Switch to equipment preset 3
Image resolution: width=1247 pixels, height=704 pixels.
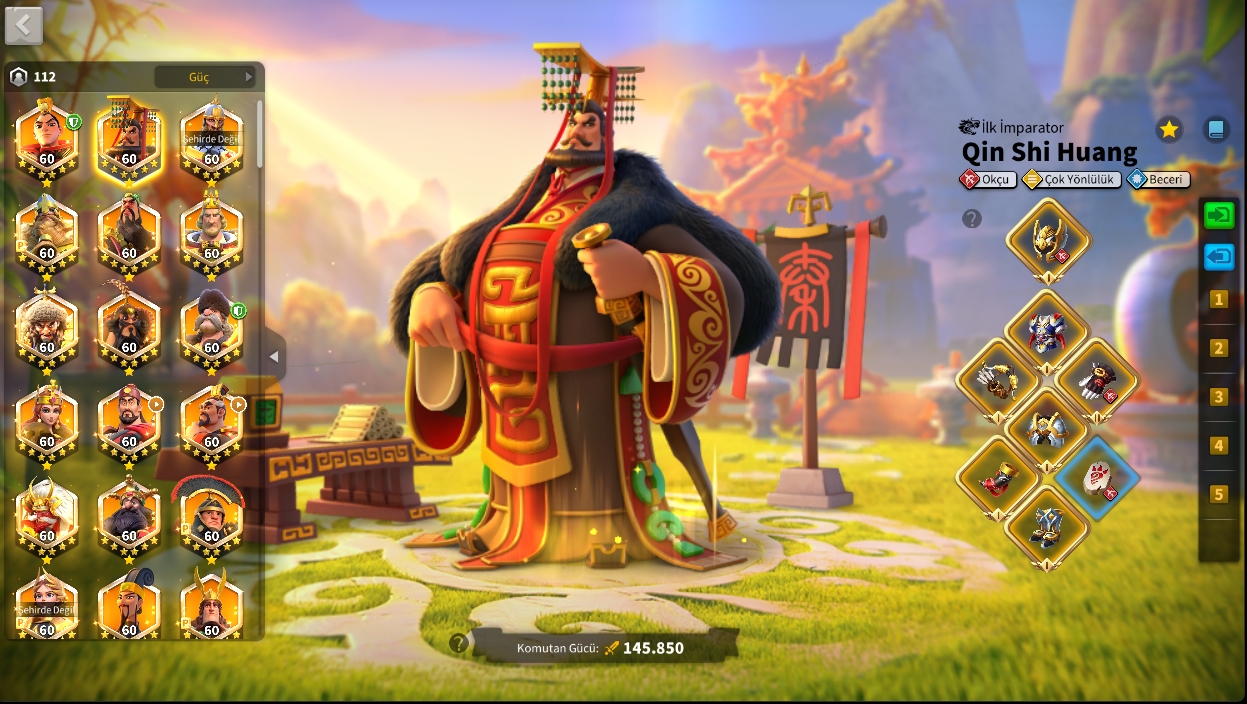[x=1218, y=397]
